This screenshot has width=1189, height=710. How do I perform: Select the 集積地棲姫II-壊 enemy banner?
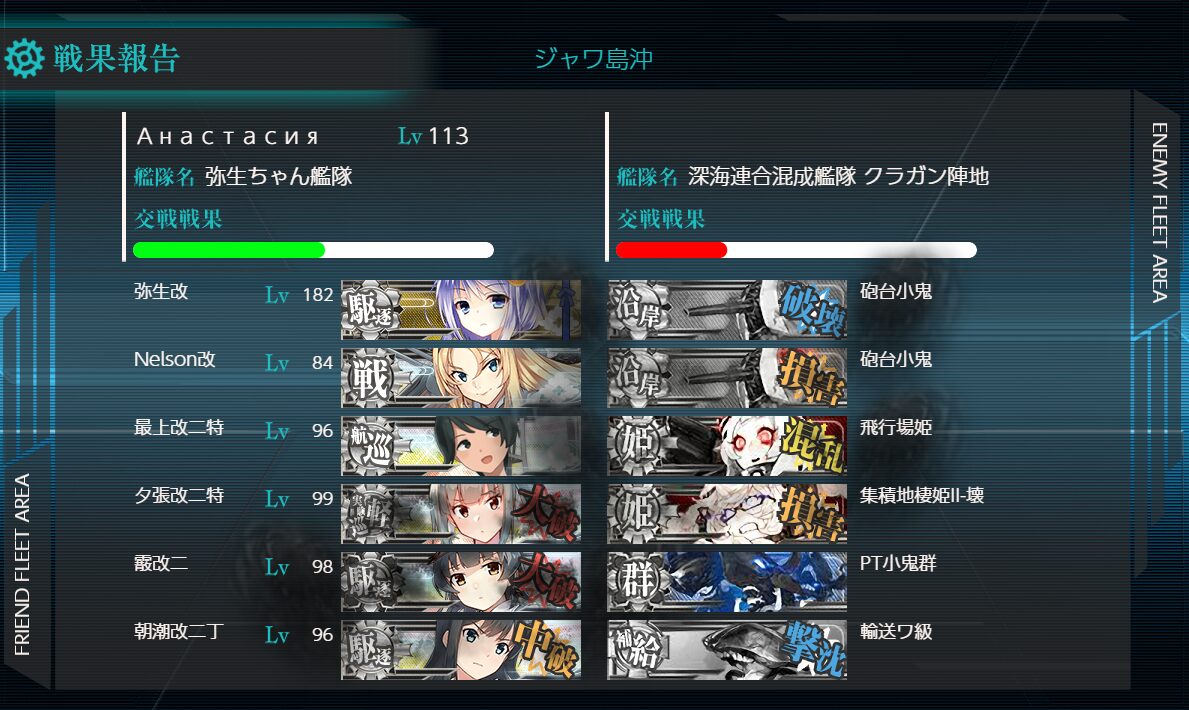click(727, 514)
